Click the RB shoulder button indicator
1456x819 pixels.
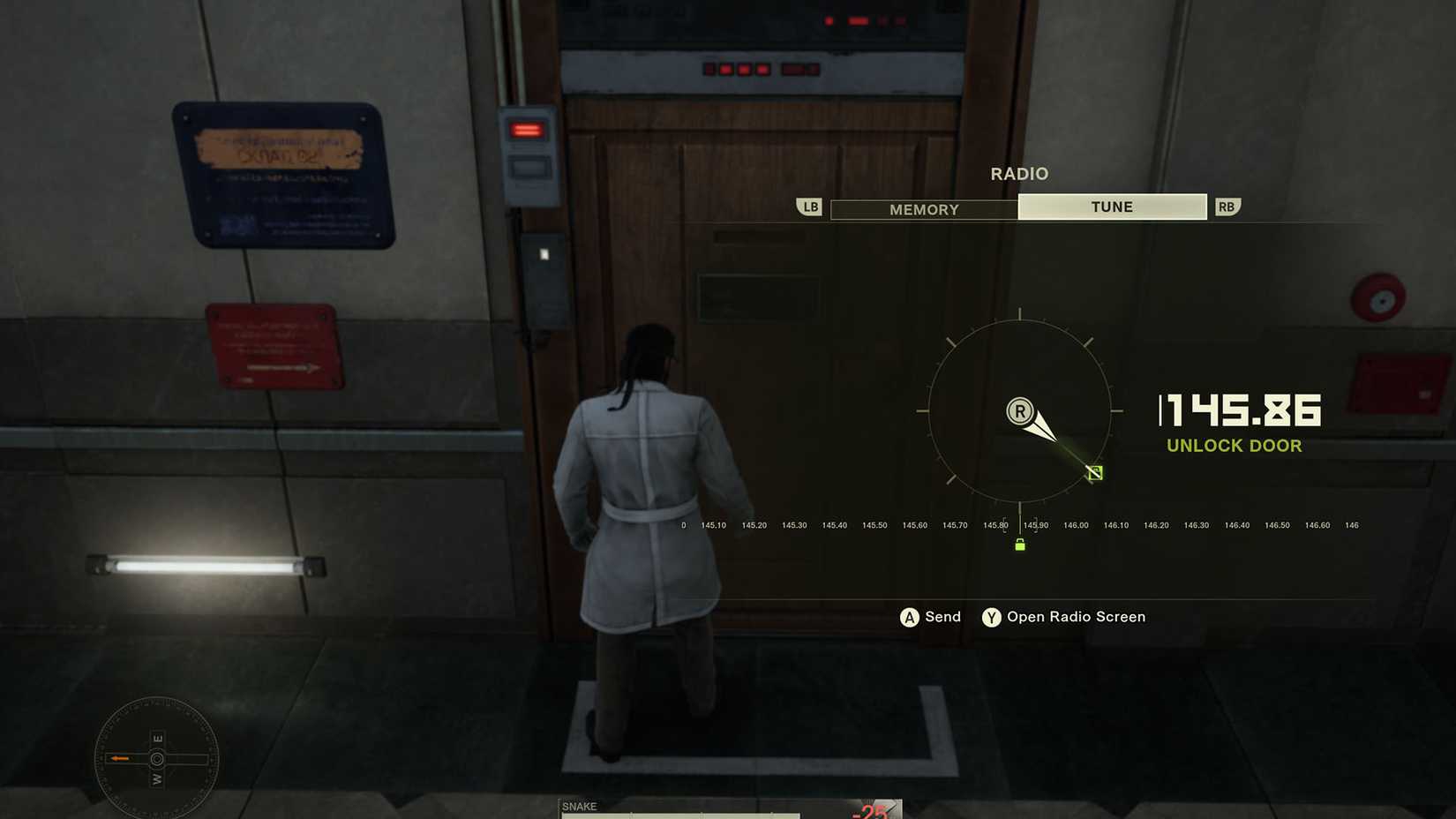(1227, 206)
